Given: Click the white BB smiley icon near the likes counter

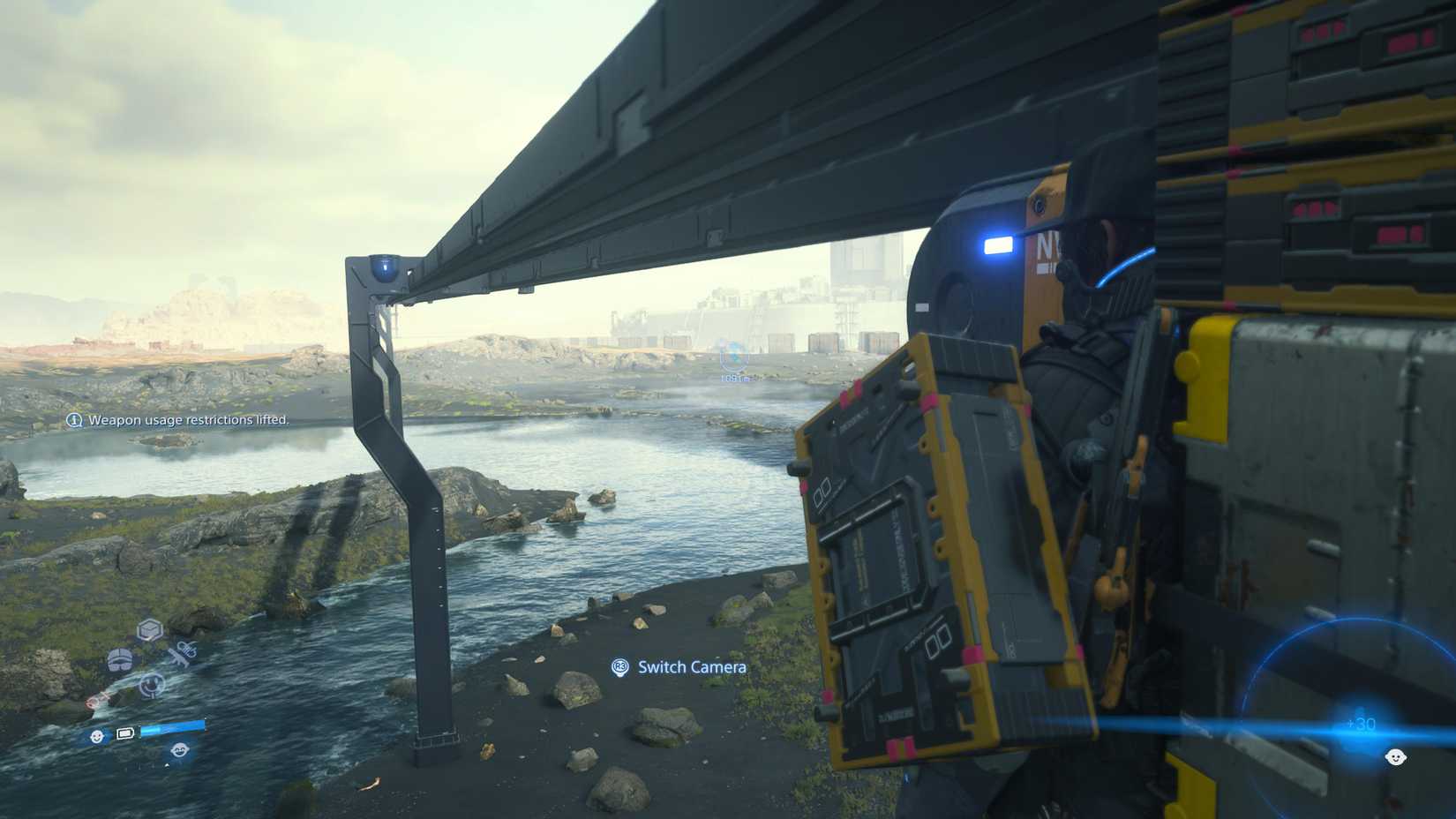Looking at the screenshot, I should [1396, 757].
